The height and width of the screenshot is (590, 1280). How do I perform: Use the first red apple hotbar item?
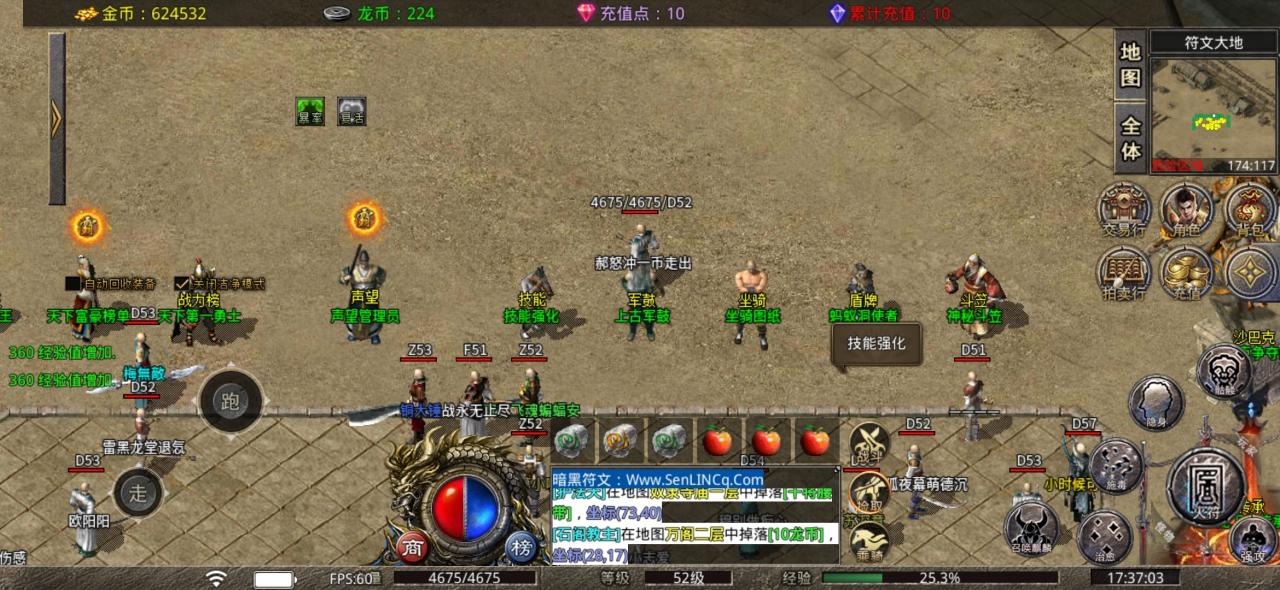[x=717, y=439]
